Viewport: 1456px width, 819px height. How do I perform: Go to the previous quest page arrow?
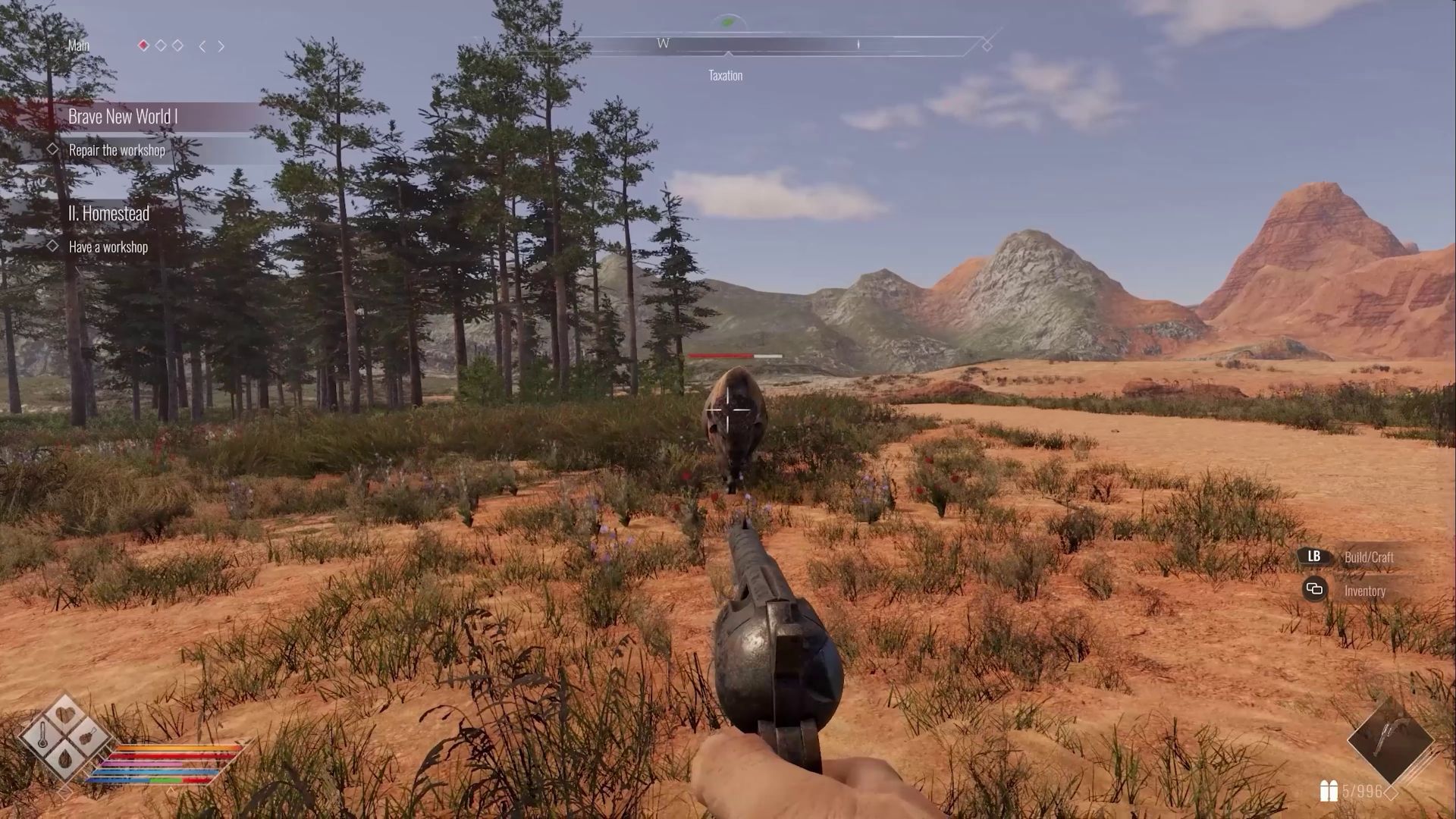pyautogui.click(x=202, y=46)
